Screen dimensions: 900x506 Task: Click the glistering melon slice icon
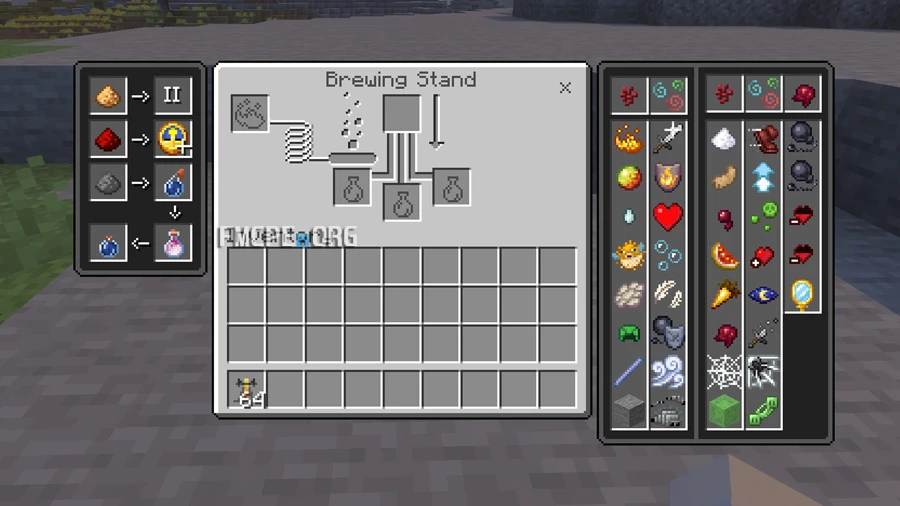point(723,255)
